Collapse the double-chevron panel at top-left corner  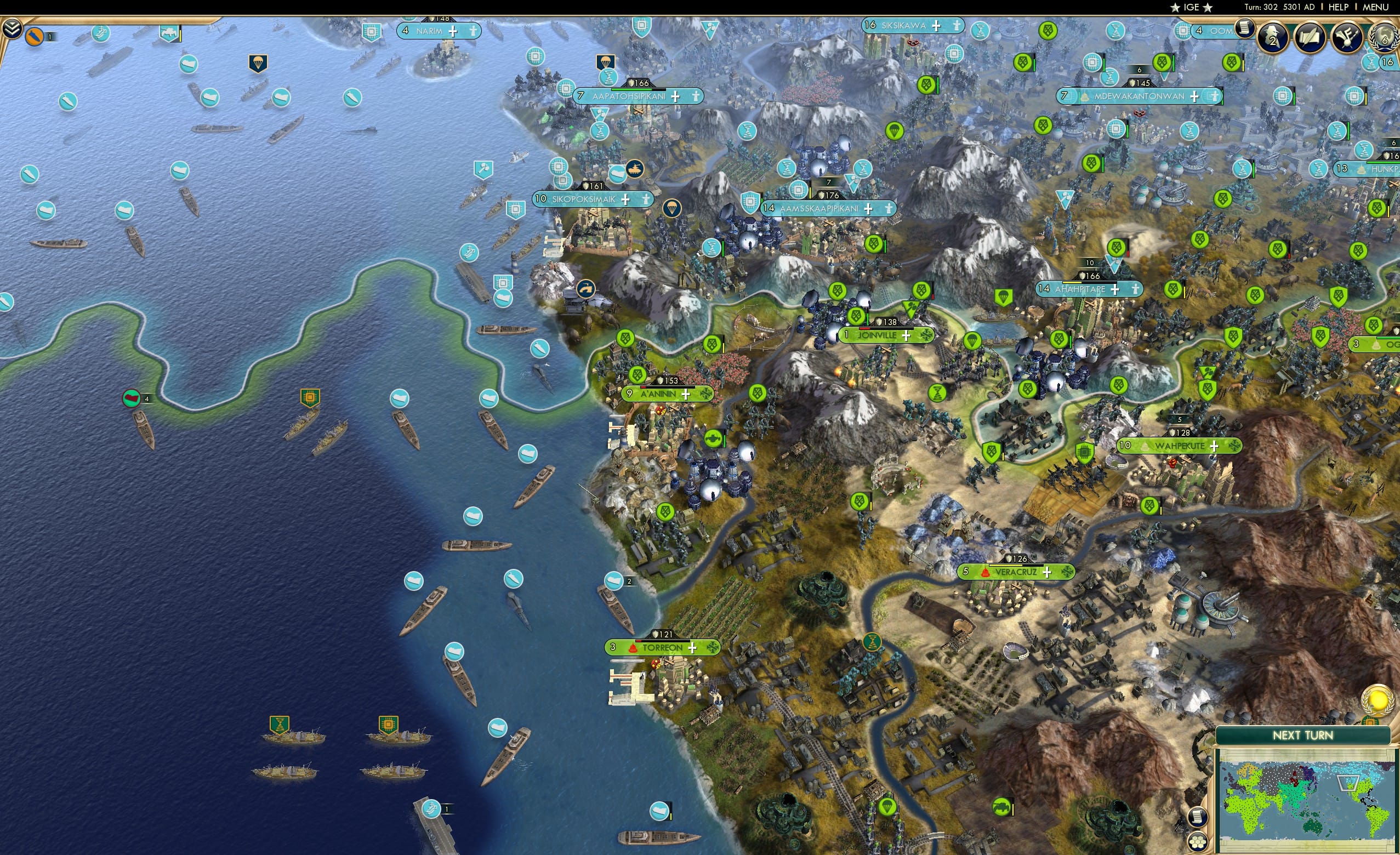click(x=13, y=29)
